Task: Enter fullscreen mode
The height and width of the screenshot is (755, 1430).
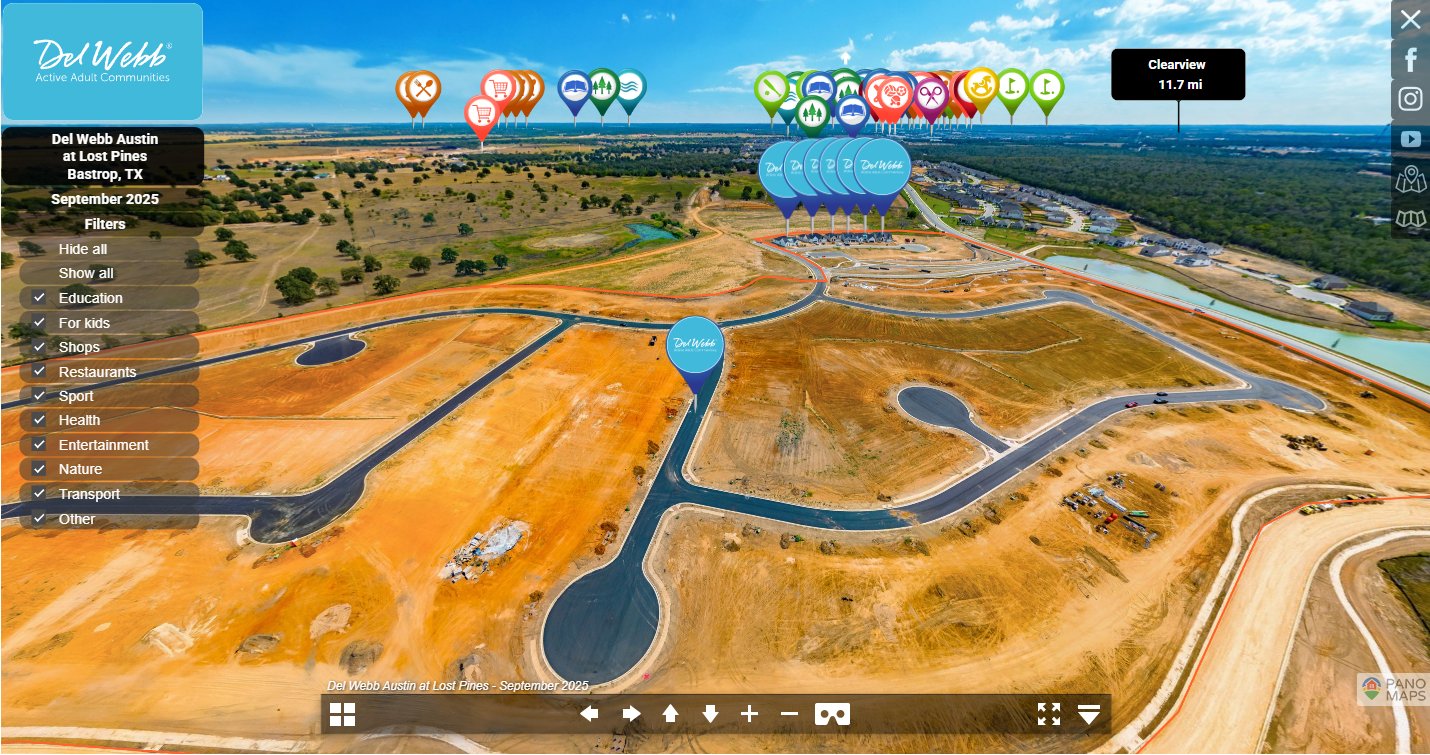Action: [1048, 714]
